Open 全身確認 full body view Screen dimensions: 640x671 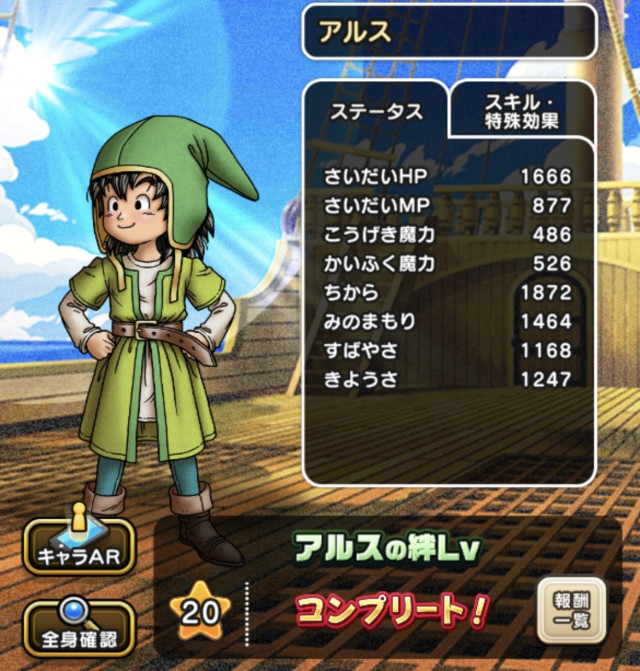[78, 627]
